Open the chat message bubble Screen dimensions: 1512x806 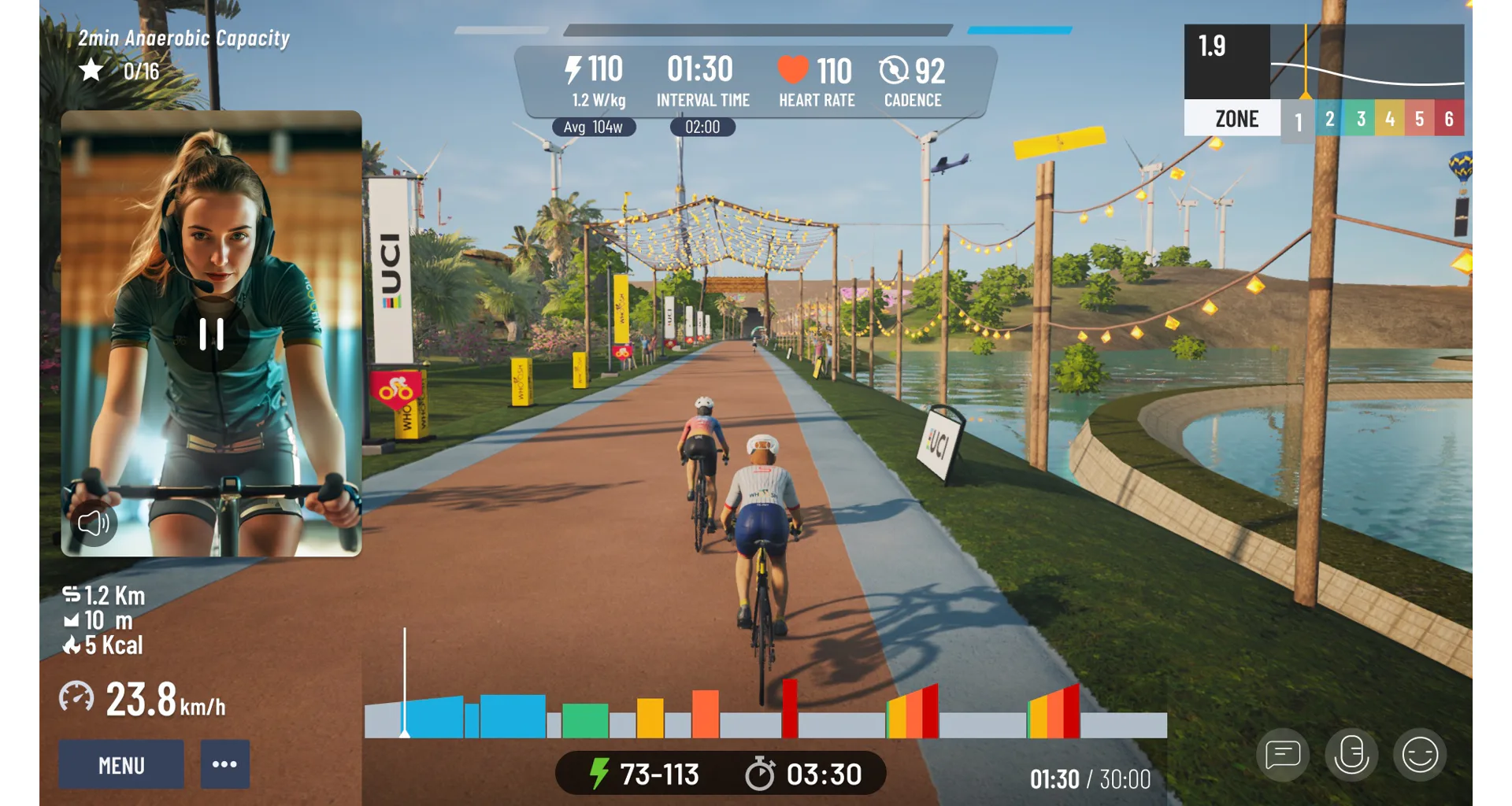tap(1283, 755)
